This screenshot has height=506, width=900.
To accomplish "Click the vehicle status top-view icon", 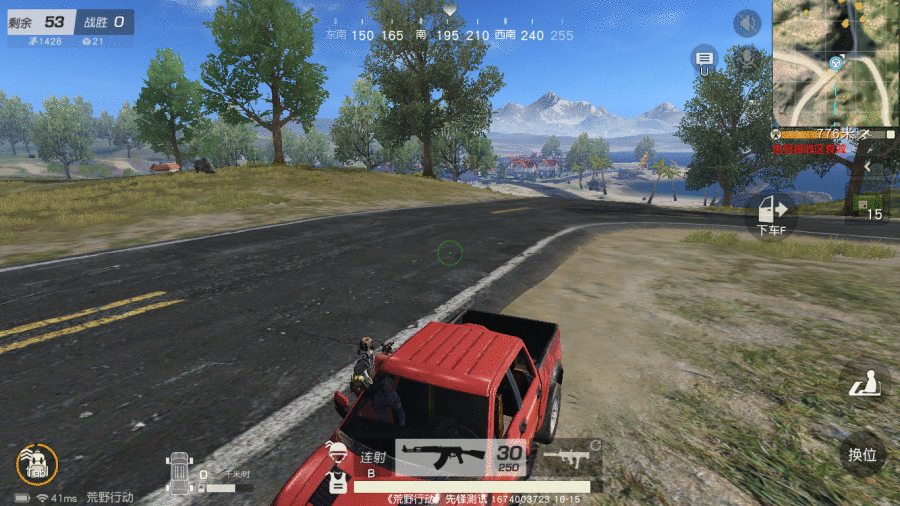I will pos(179,472).
